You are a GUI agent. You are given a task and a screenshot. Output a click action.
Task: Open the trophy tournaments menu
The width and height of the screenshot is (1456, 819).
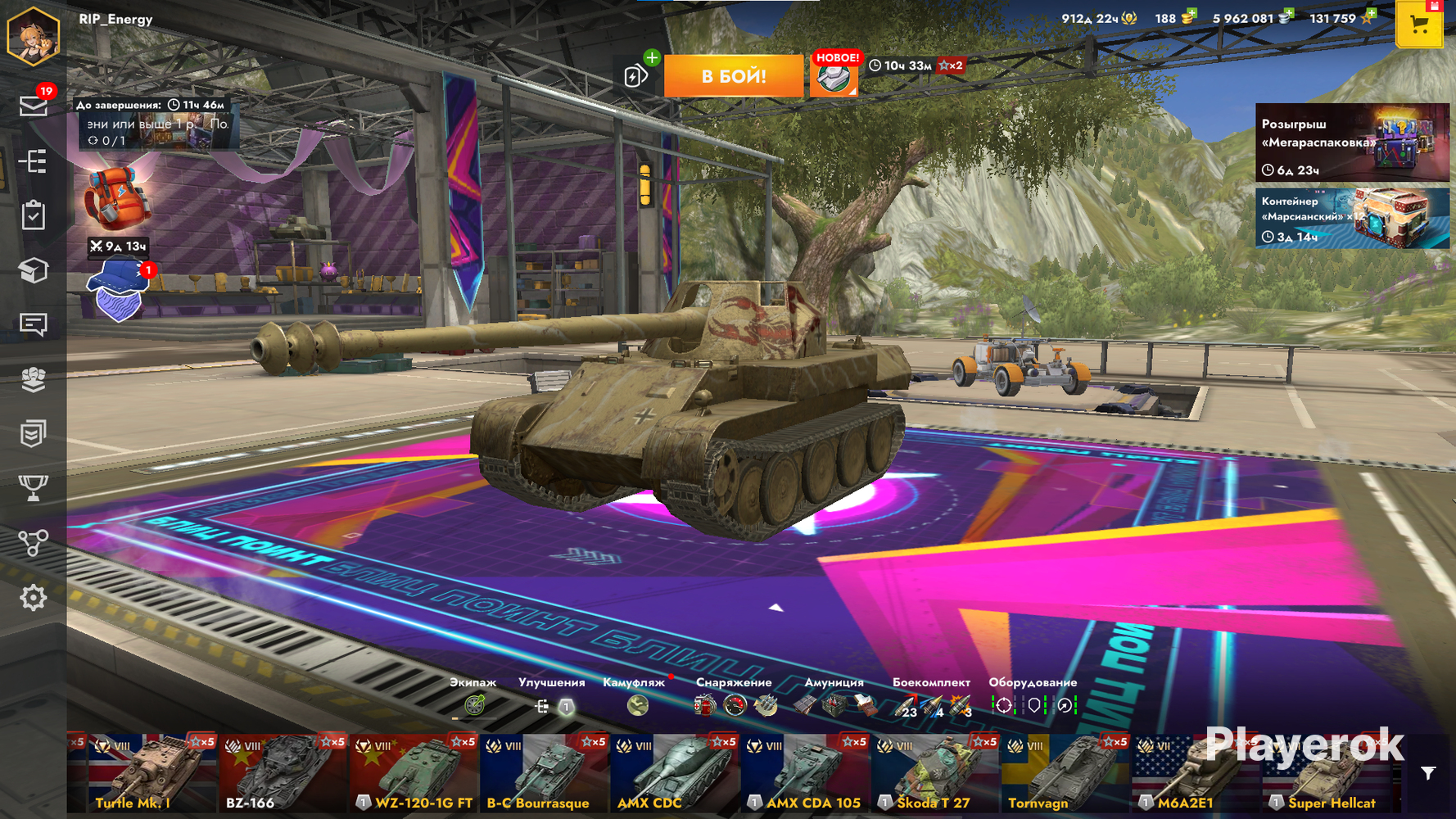pos(34,488)
